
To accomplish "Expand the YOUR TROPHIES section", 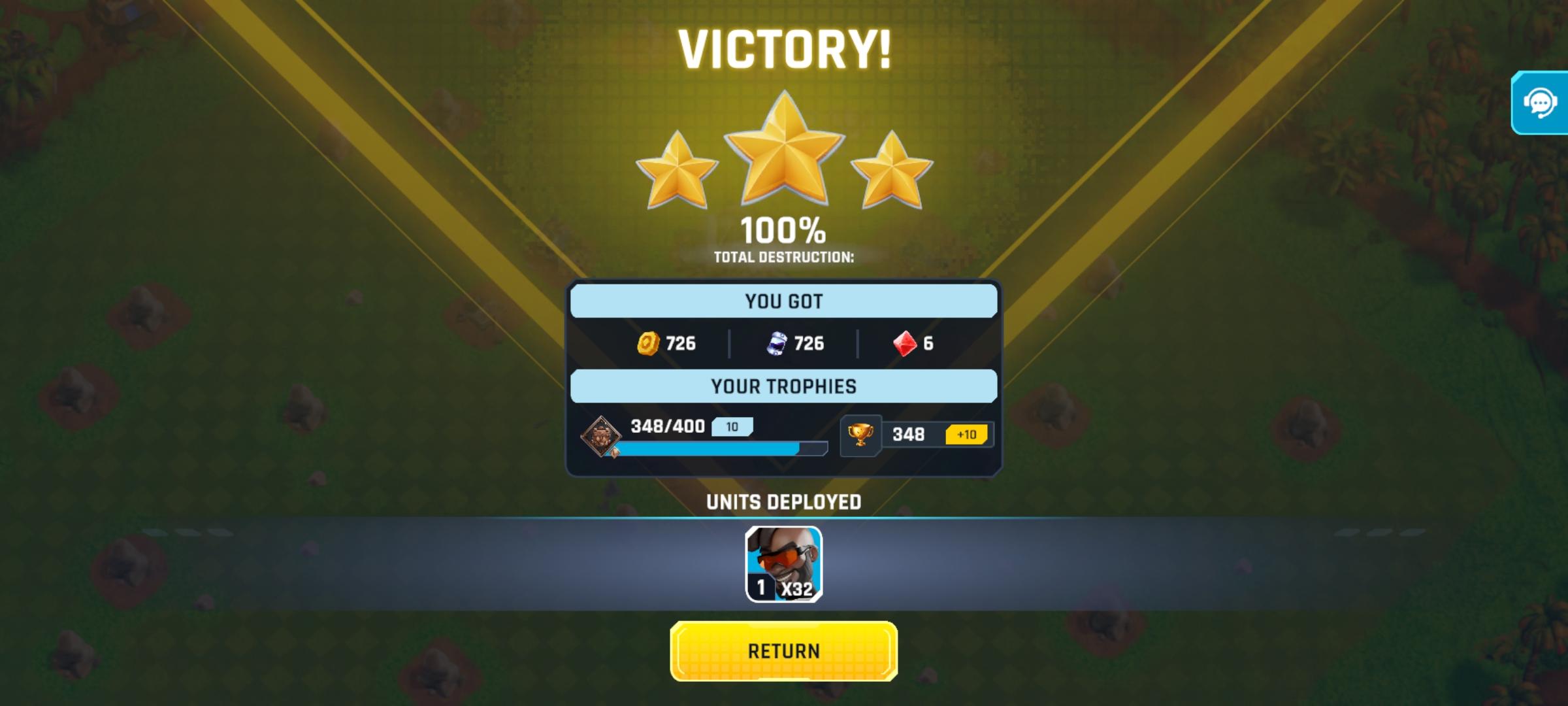I will point(783,386).
